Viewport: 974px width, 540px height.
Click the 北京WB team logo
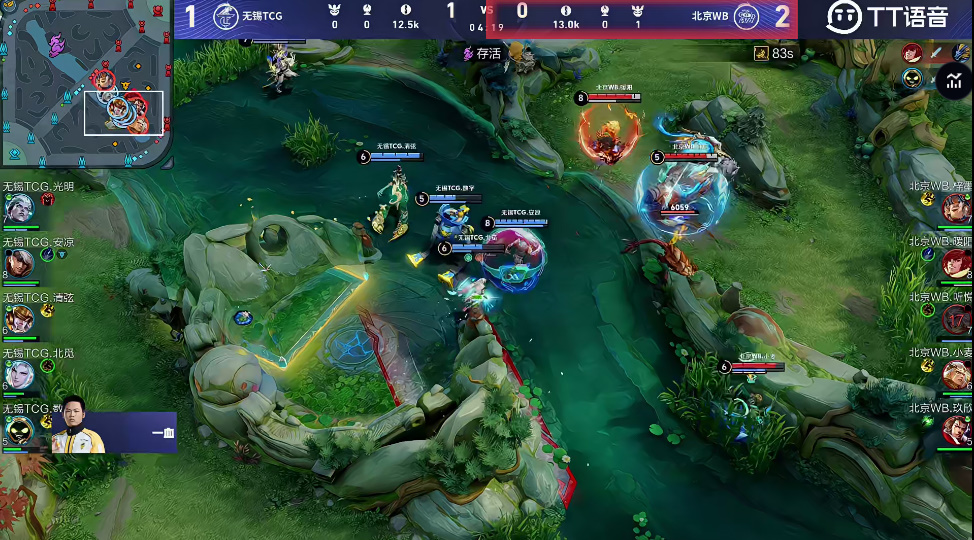point(746,17)
